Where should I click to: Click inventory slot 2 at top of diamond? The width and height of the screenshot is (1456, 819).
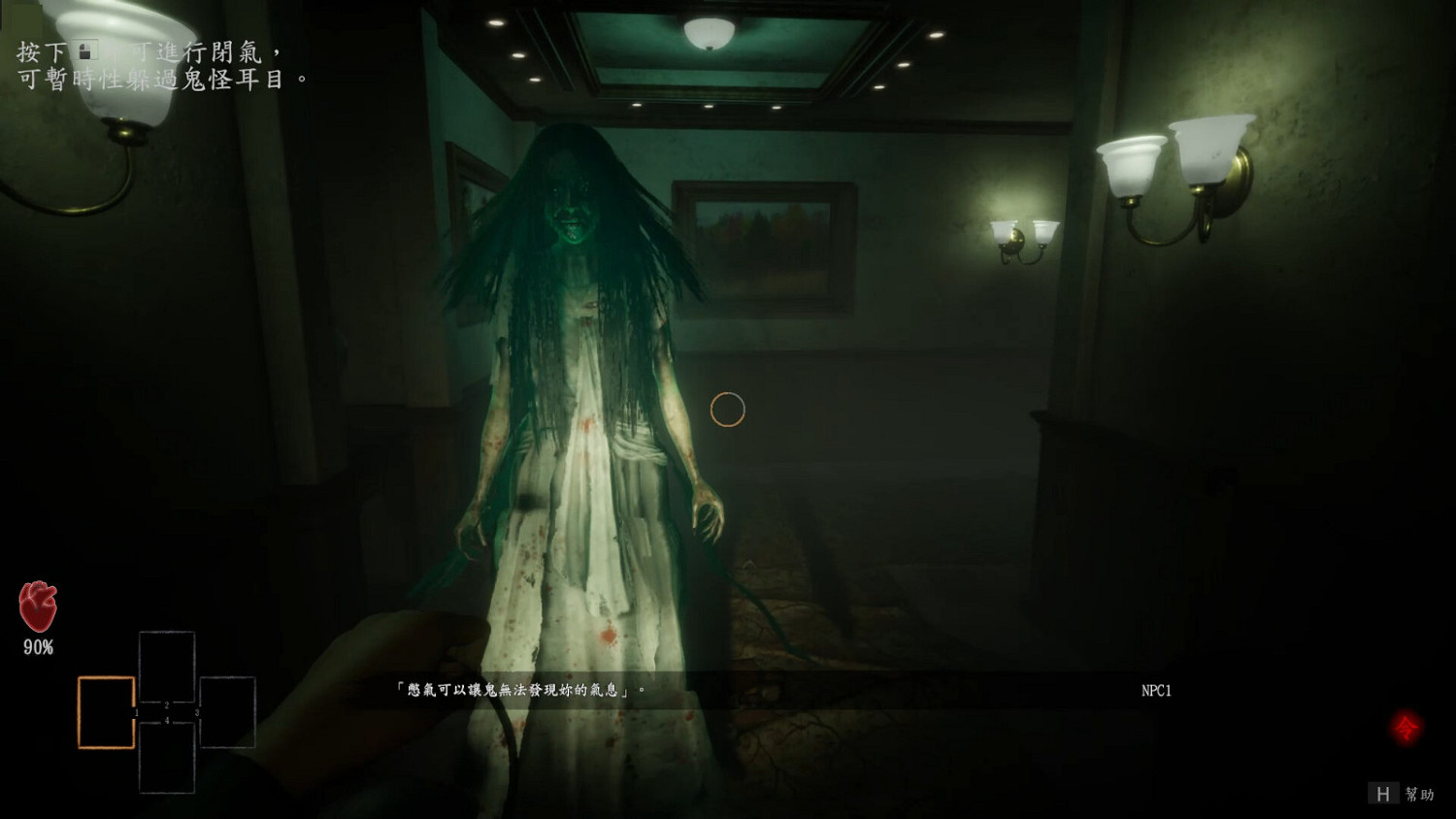(x=167, y=668)
